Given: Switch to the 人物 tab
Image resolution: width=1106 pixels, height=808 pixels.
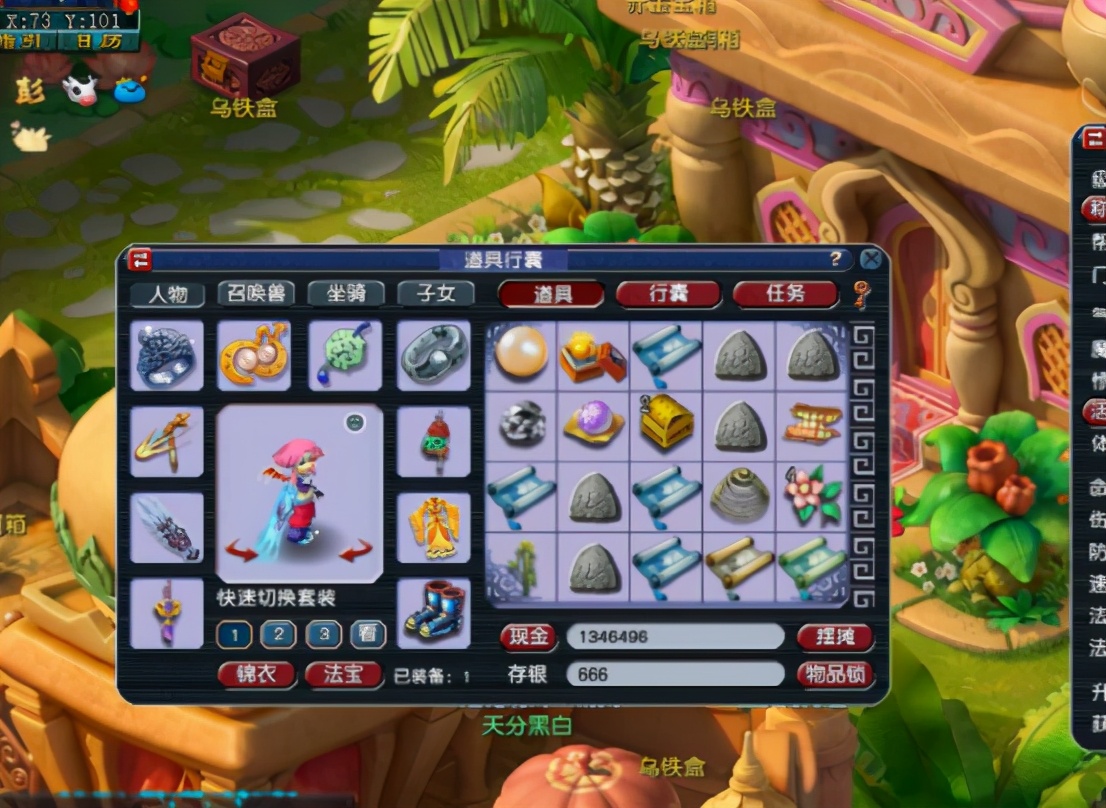Looking at the screenshot, I should point(167,294).
